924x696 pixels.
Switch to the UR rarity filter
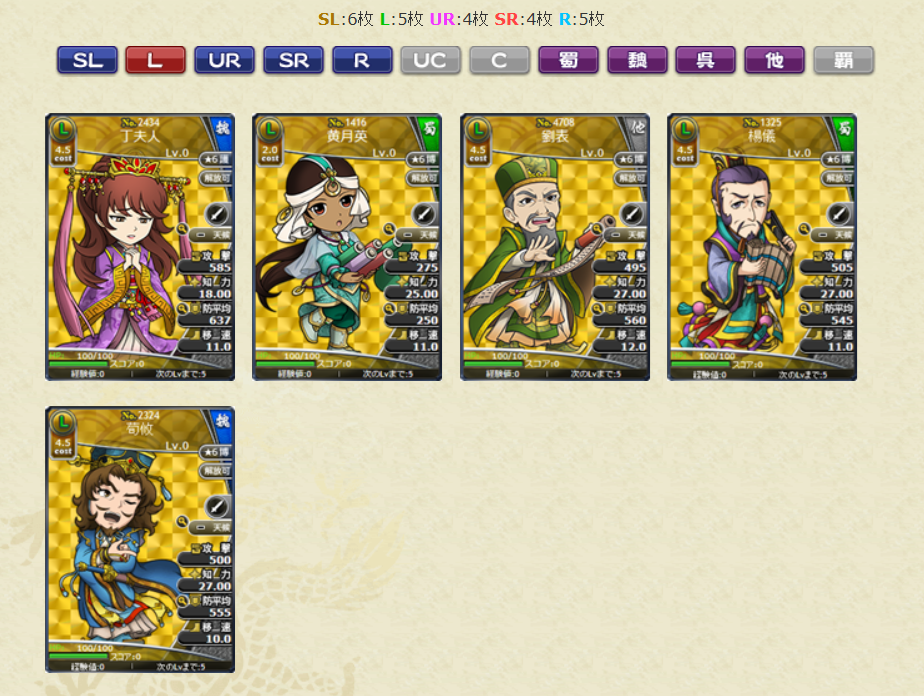tap(224, 60)
